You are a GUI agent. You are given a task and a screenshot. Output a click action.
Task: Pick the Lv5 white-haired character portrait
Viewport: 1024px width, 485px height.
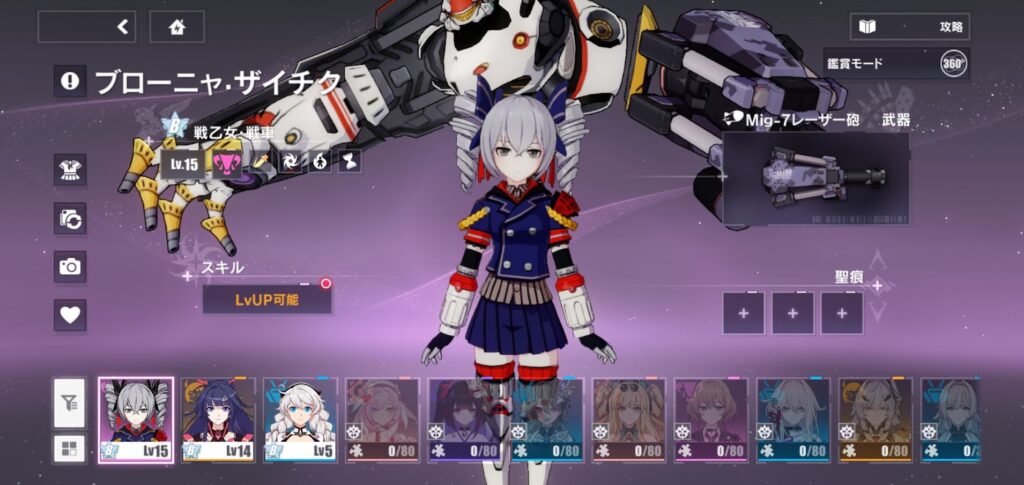coord(301,420)
